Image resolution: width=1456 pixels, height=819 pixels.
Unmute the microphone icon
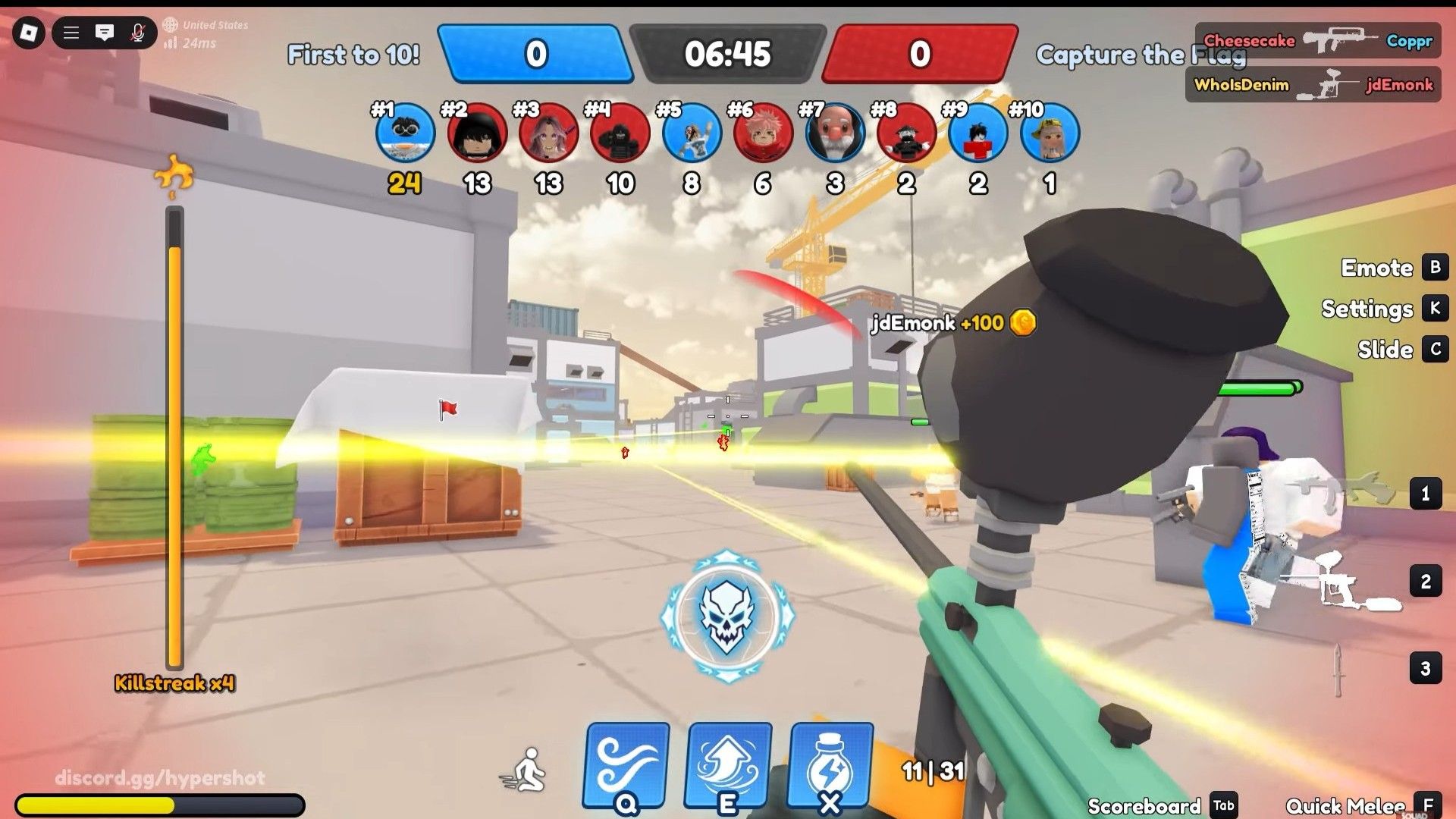click(138, 33)
